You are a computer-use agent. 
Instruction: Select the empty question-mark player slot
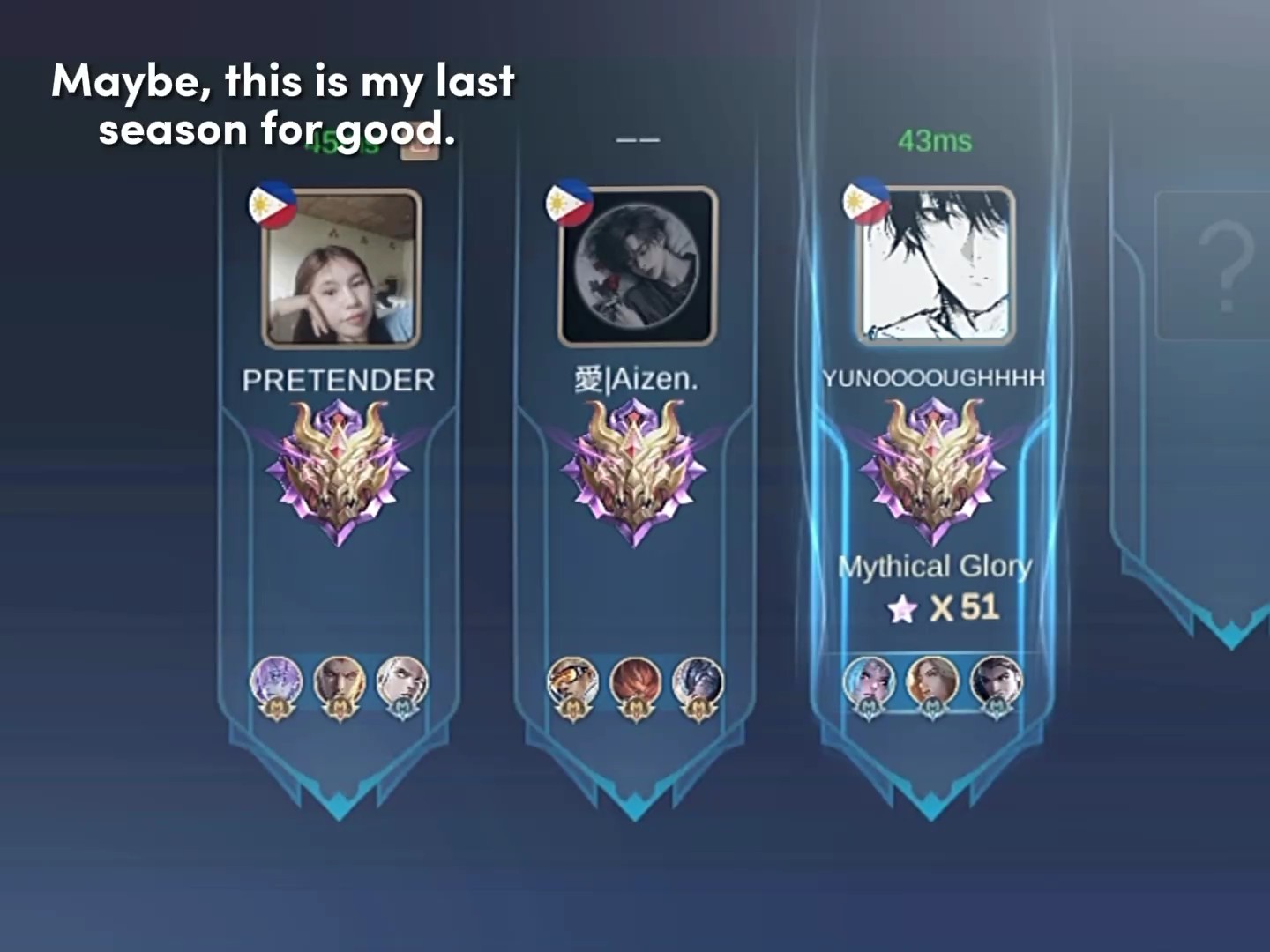point(1221,266)
